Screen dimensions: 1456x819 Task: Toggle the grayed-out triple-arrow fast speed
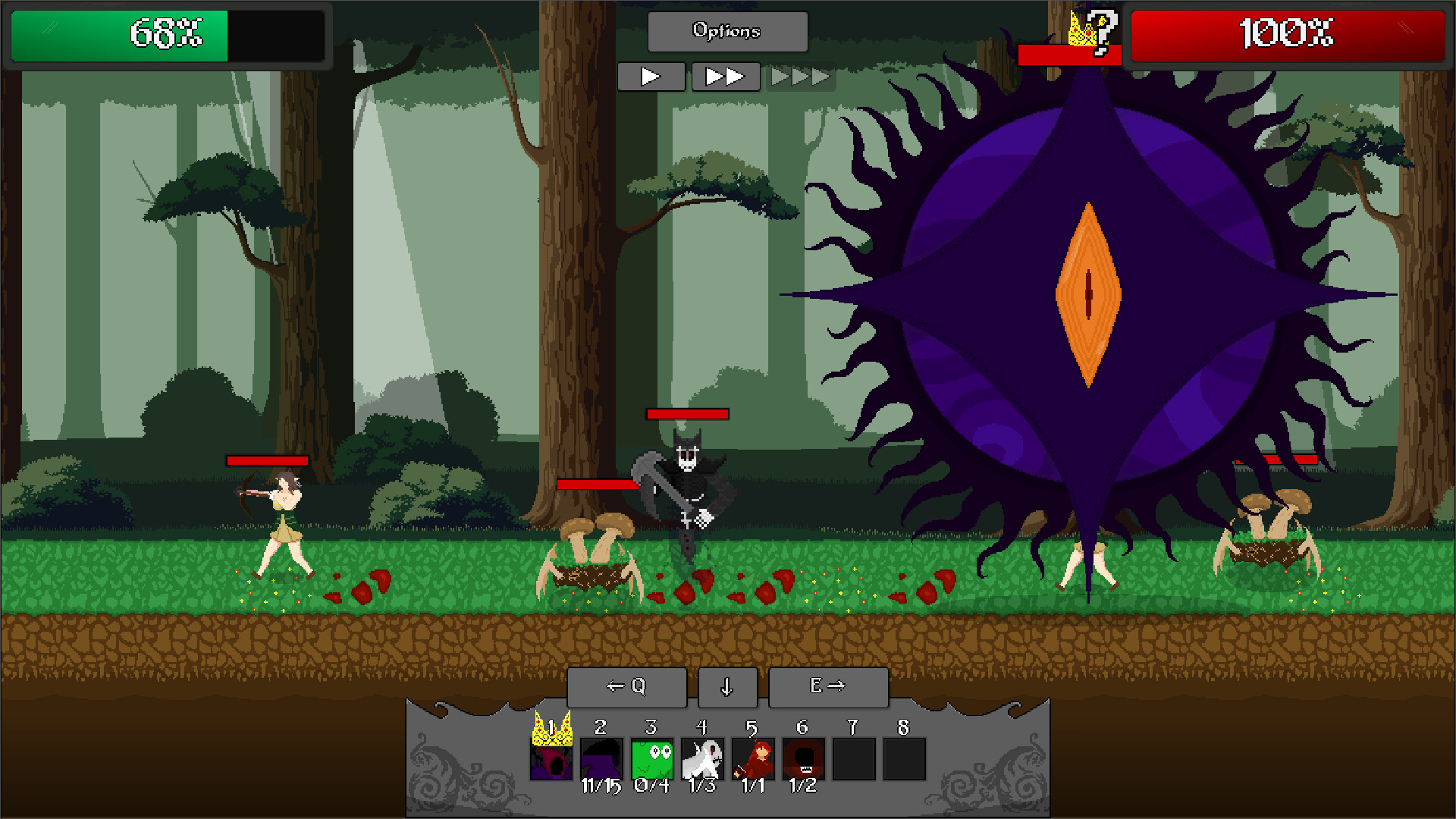799,76
